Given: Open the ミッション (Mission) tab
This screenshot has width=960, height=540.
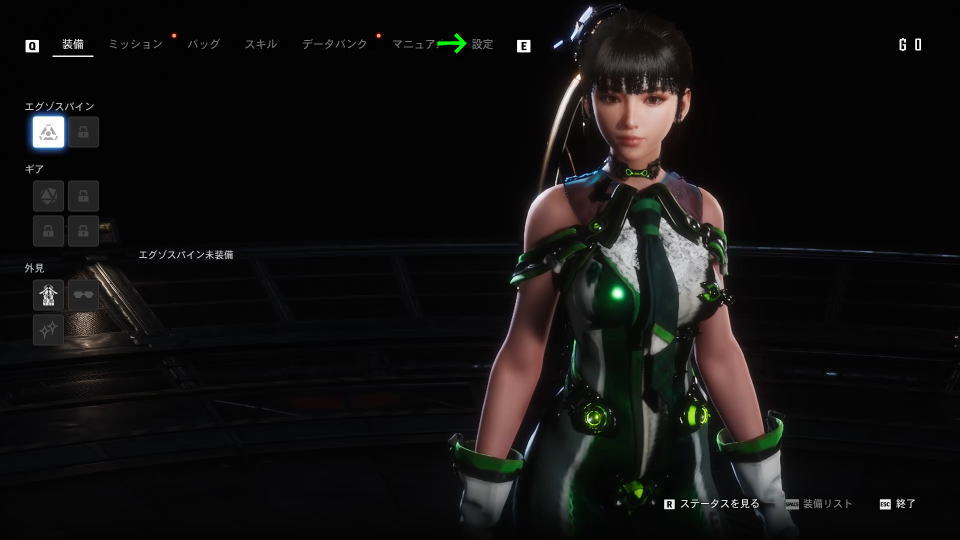Looking at the screenshot, I should coord(135,44).
